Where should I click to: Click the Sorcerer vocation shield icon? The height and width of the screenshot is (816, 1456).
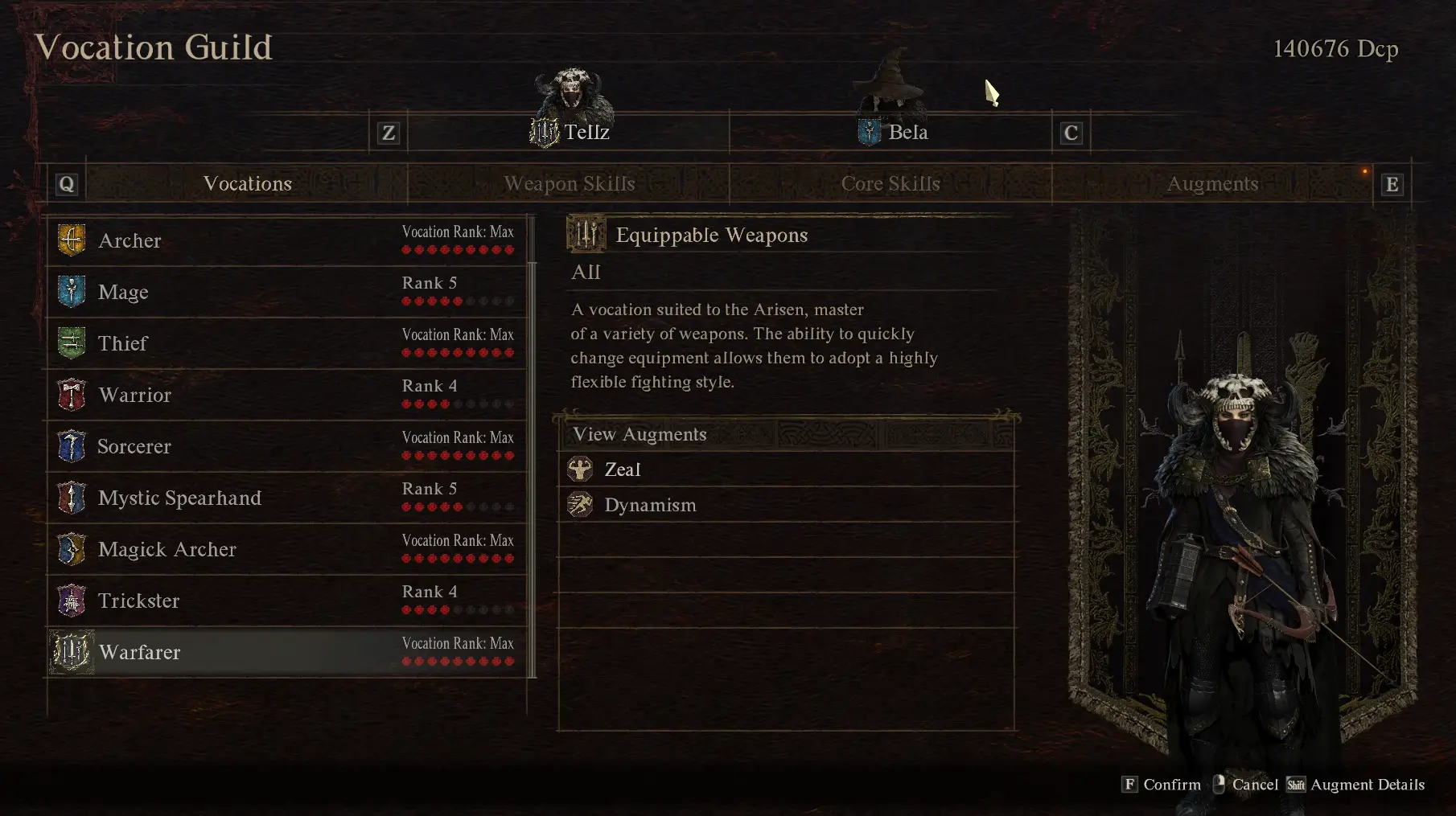tap(72, 446)
